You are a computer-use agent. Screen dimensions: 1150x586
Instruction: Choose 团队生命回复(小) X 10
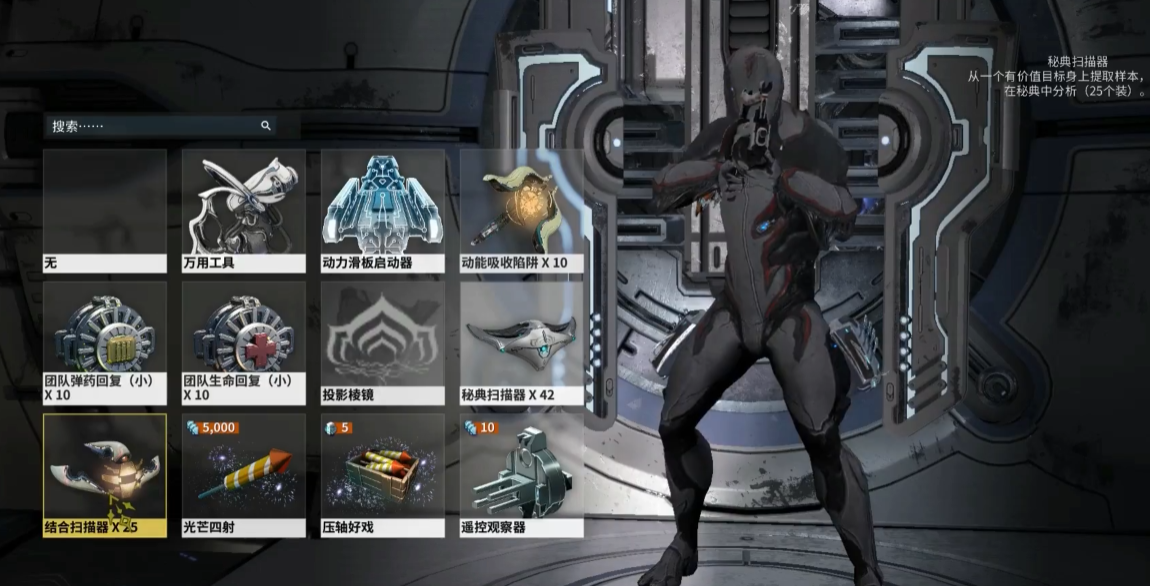pyautogui.click(x=244, y=343)
